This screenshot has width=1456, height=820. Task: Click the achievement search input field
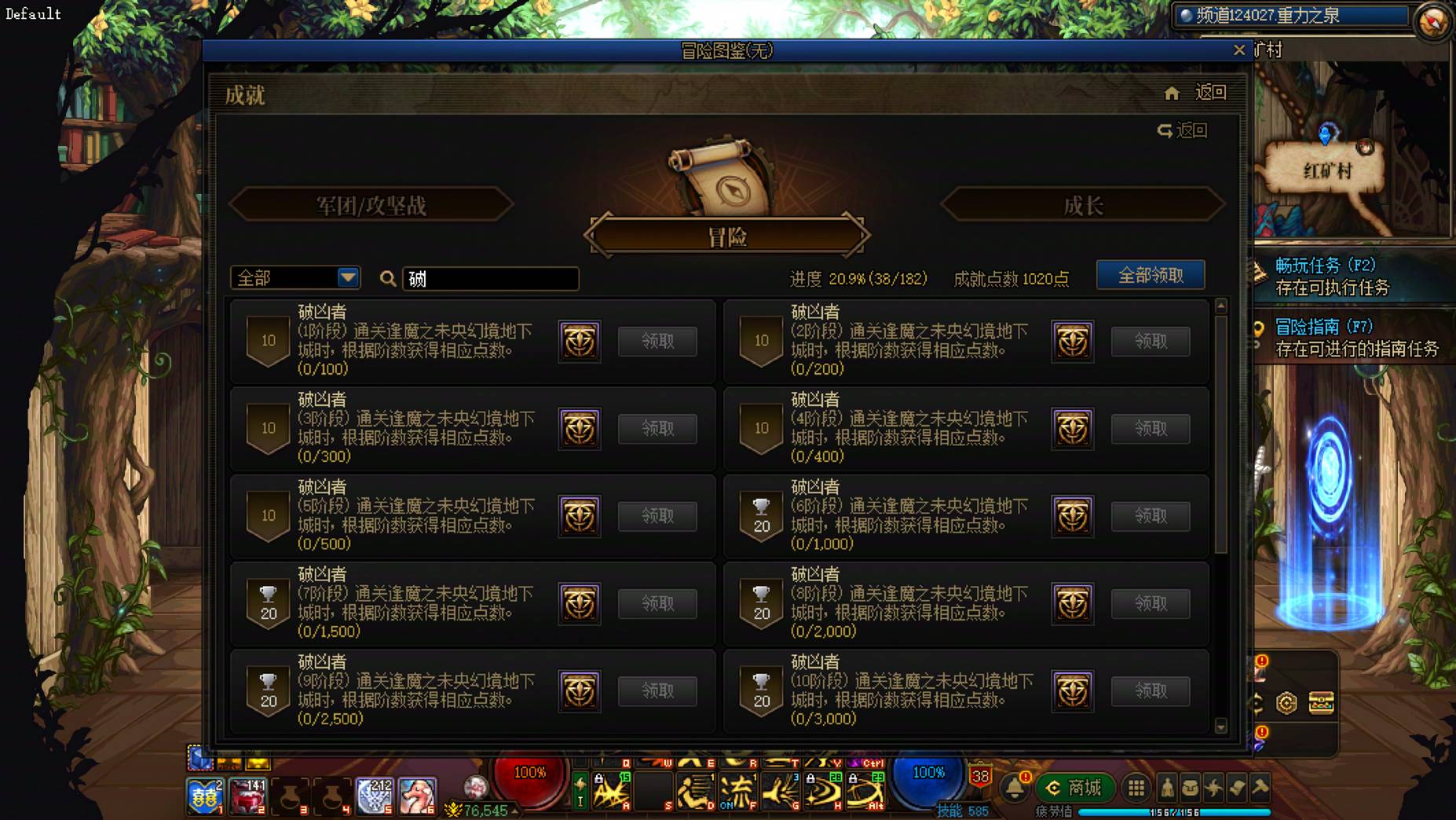pyautogui.click(x=489, y=278)
